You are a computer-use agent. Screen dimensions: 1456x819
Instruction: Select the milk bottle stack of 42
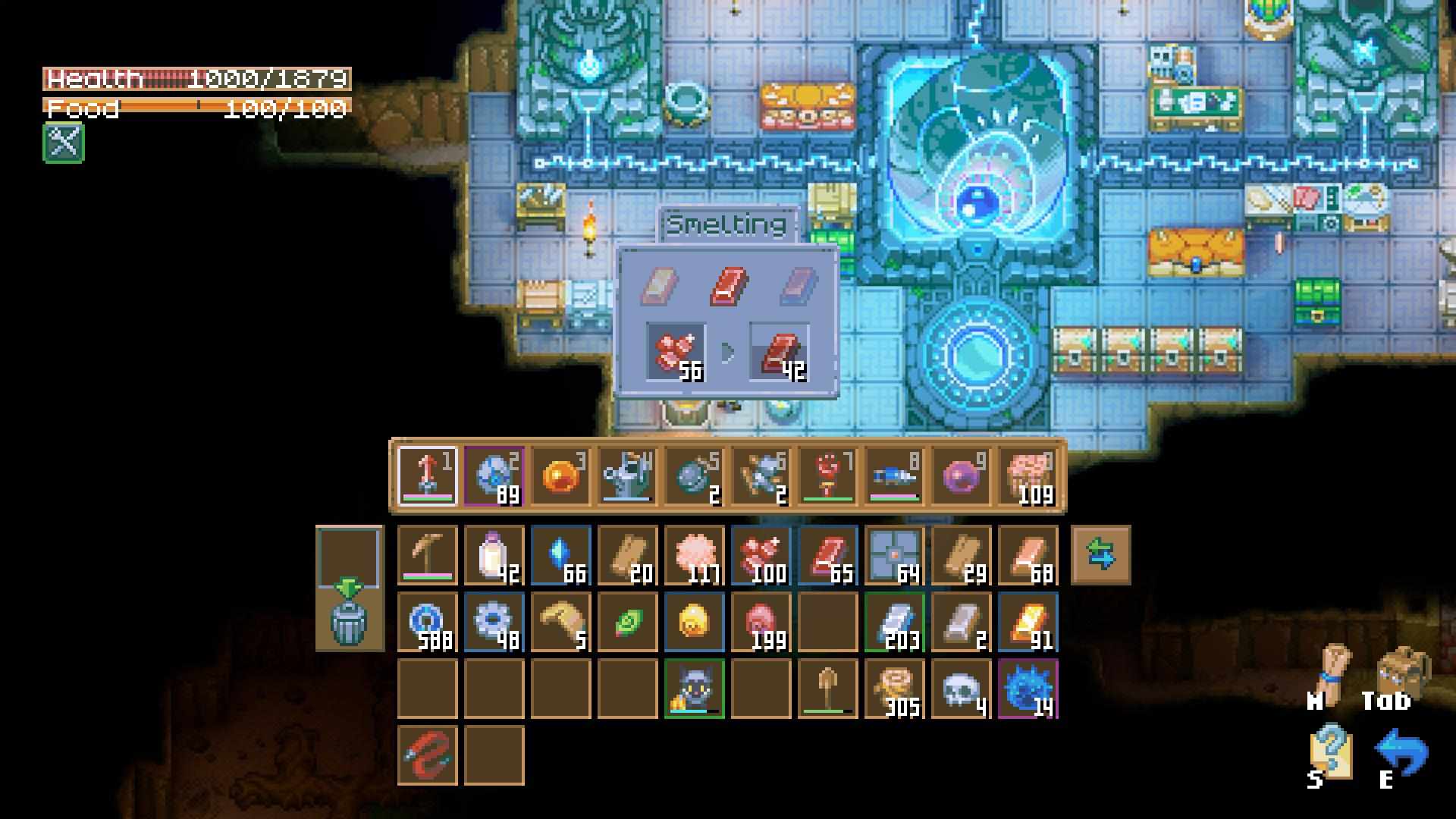pyautogui.click(x=494, y=556)
